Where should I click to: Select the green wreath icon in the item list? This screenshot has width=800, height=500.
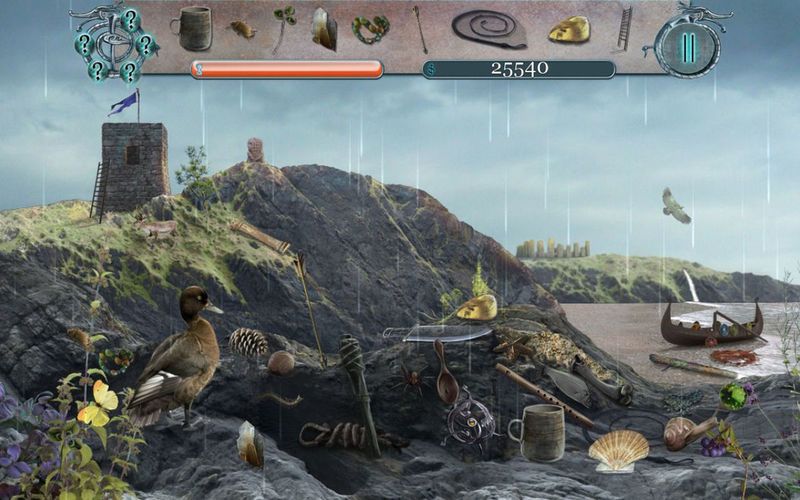(x=371, y=29)
